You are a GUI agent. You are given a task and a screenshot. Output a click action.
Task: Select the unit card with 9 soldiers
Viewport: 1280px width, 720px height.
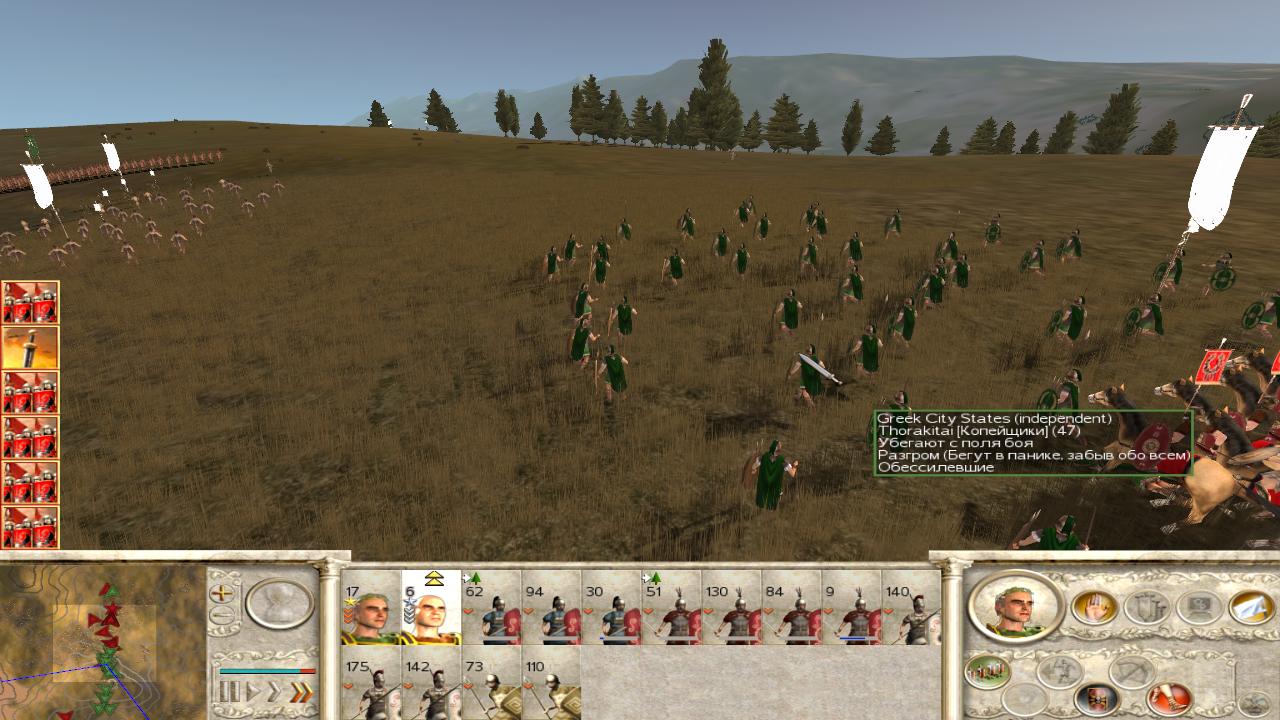pyautogui.click(x=851, y=608)
